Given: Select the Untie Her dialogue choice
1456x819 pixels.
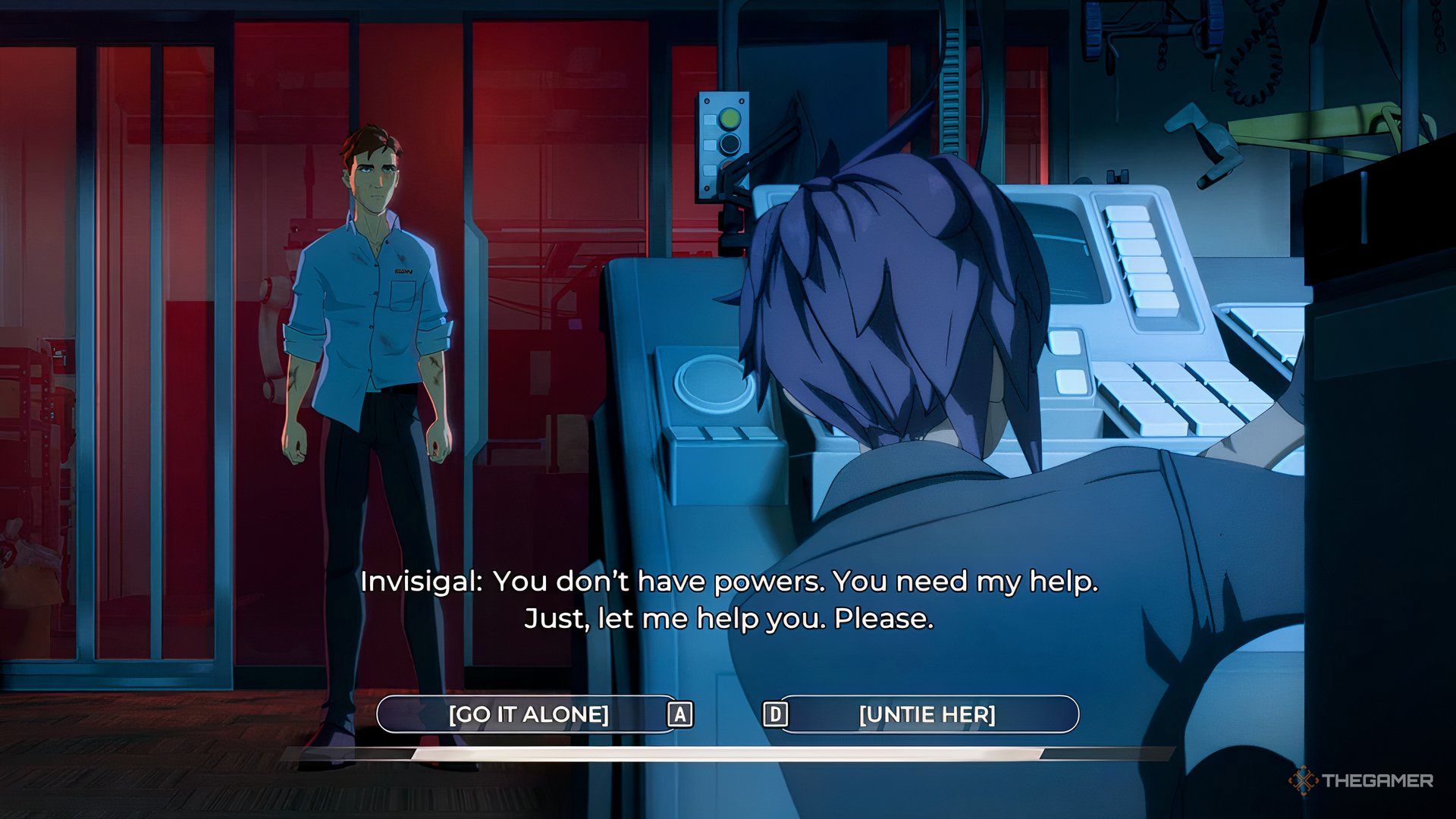Looking at the screenshot, I should click(927, 714).
